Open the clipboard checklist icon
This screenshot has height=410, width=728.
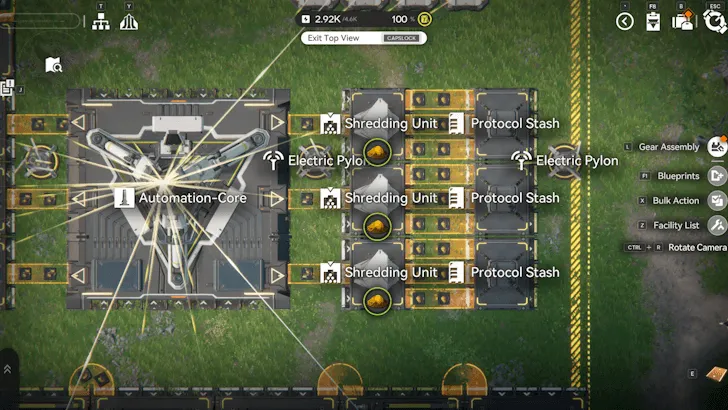653,21
